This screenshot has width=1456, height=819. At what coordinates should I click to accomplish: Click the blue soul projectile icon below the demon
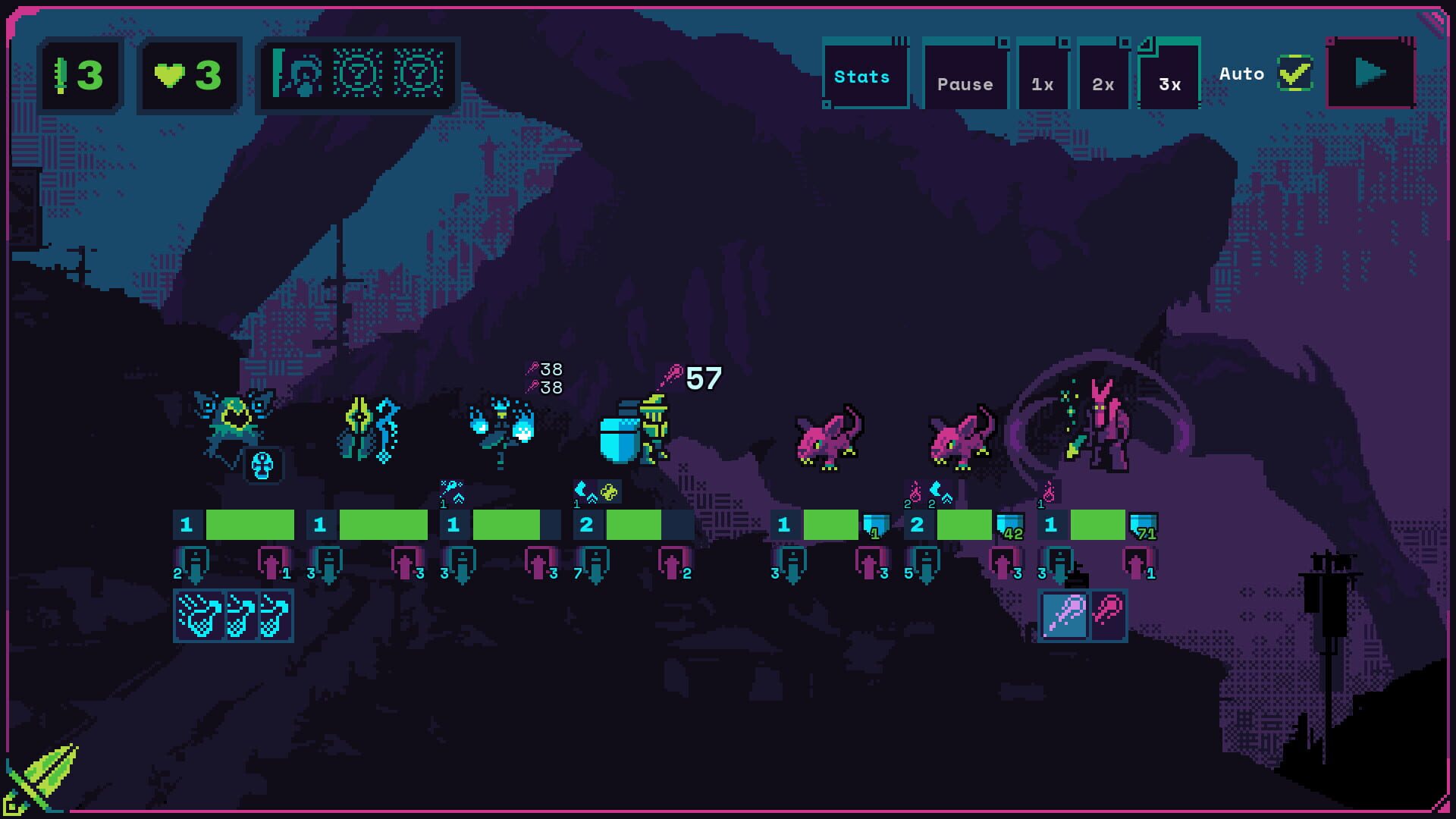[x=1065, y=613]
